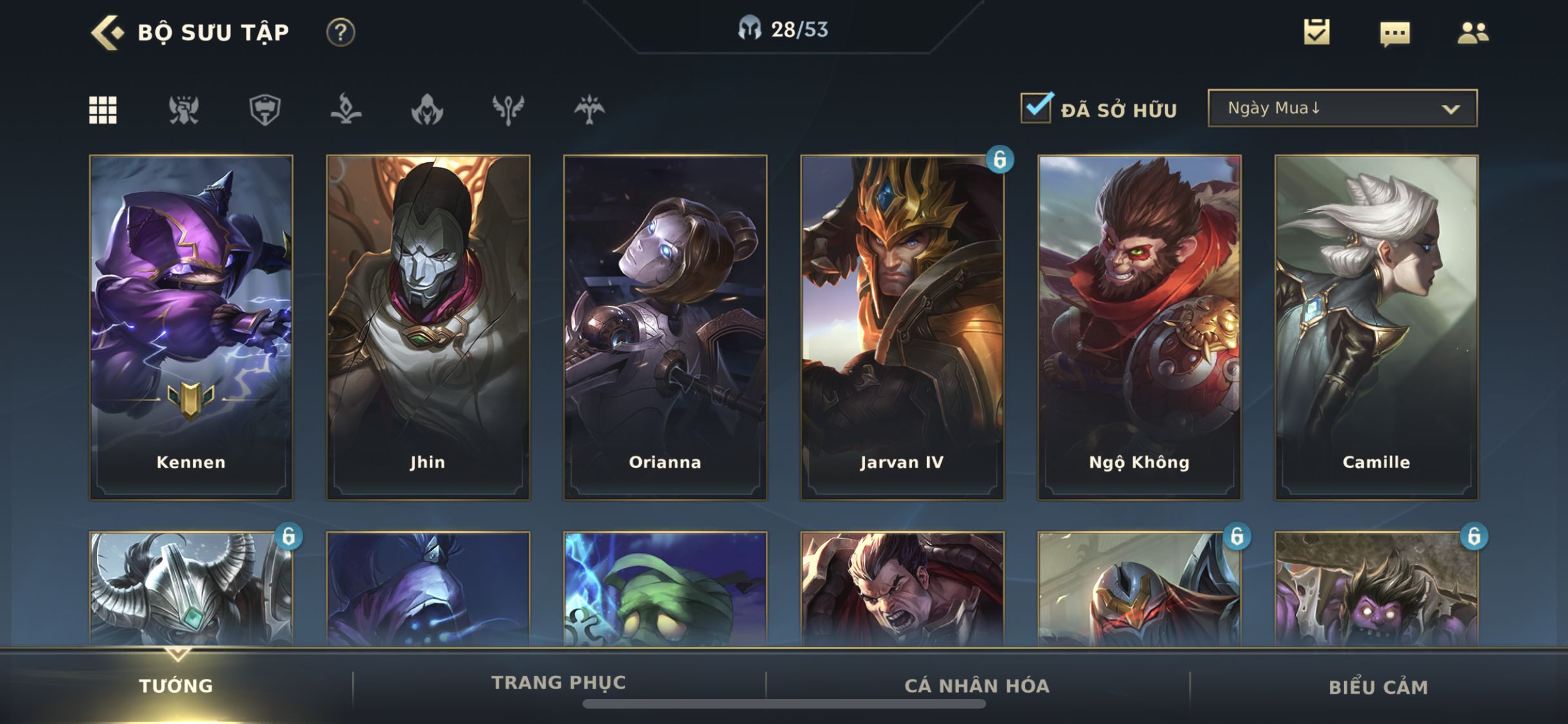Open Orianna's champion card

665,327
